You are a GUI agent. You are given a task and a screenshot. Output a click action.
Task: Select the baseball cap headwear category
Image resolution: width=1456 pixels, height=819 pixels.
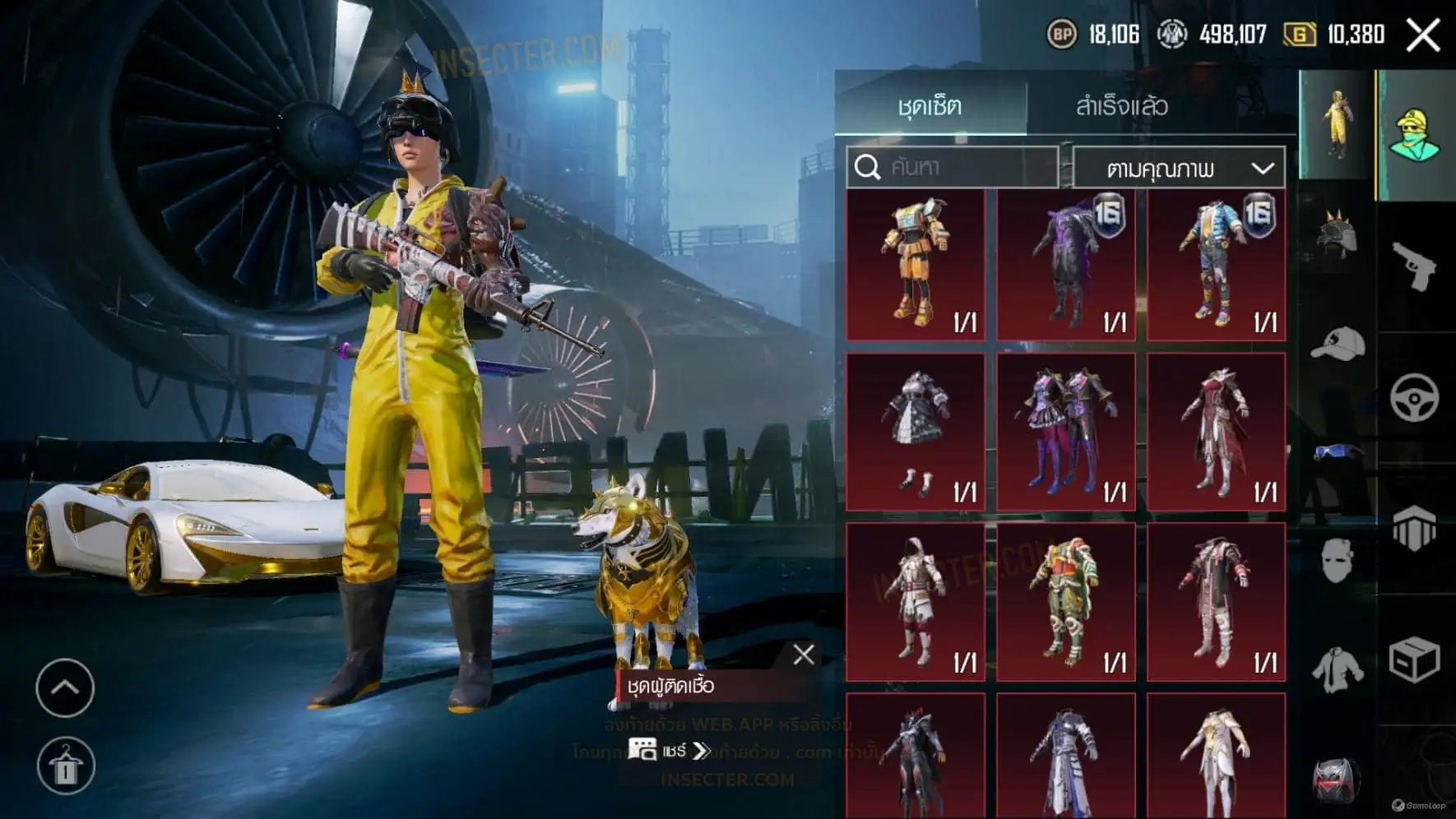click(x=1337, y=344)
